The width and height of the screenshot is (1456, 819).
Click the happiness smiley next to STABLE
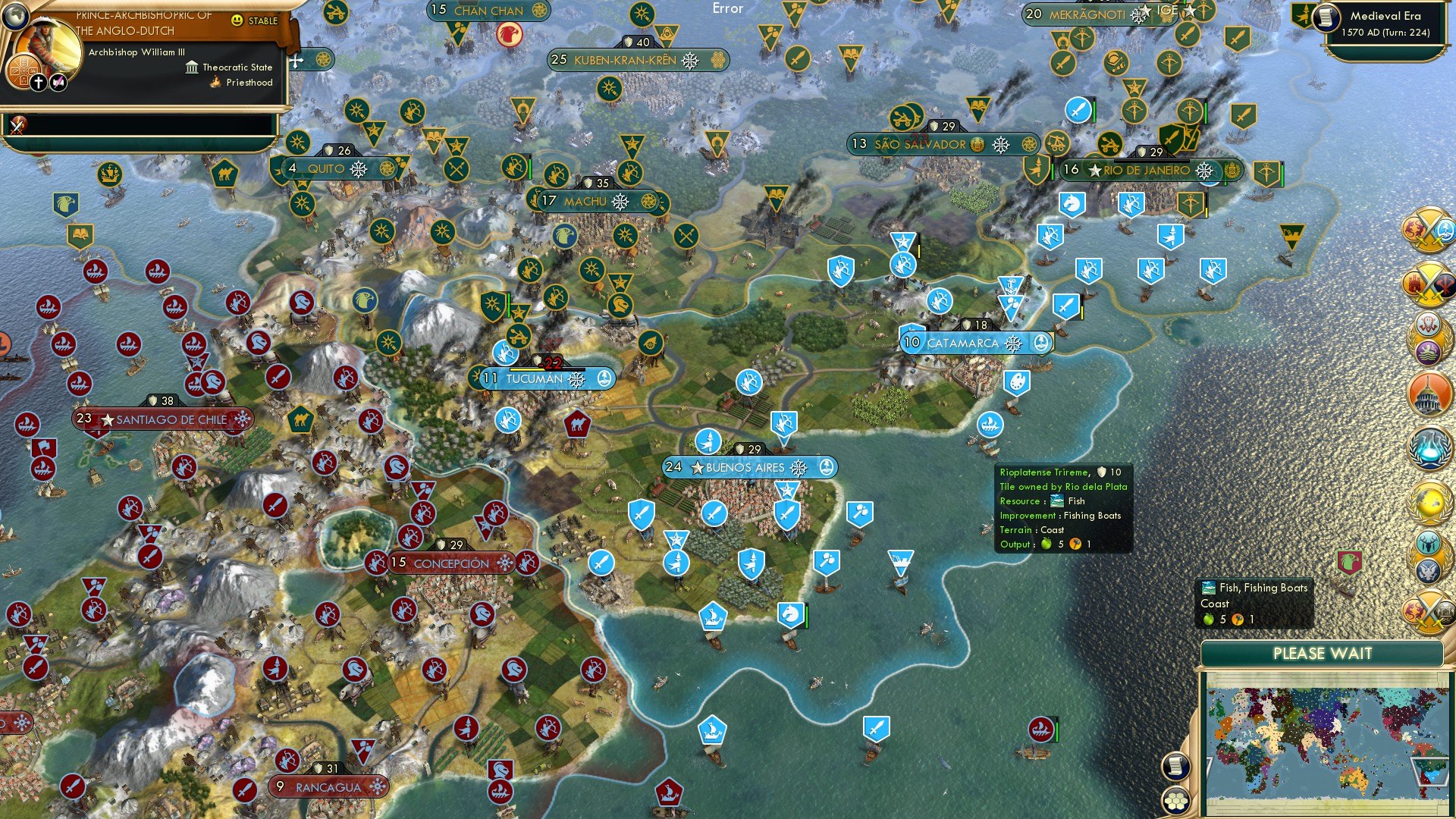click(237, 20)
